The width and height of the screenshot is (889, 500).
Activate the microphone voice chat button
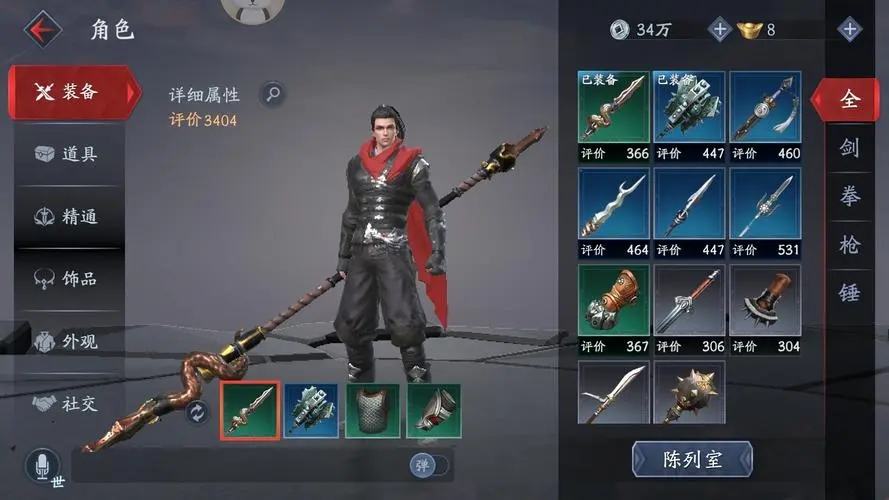tap(42, 467)
